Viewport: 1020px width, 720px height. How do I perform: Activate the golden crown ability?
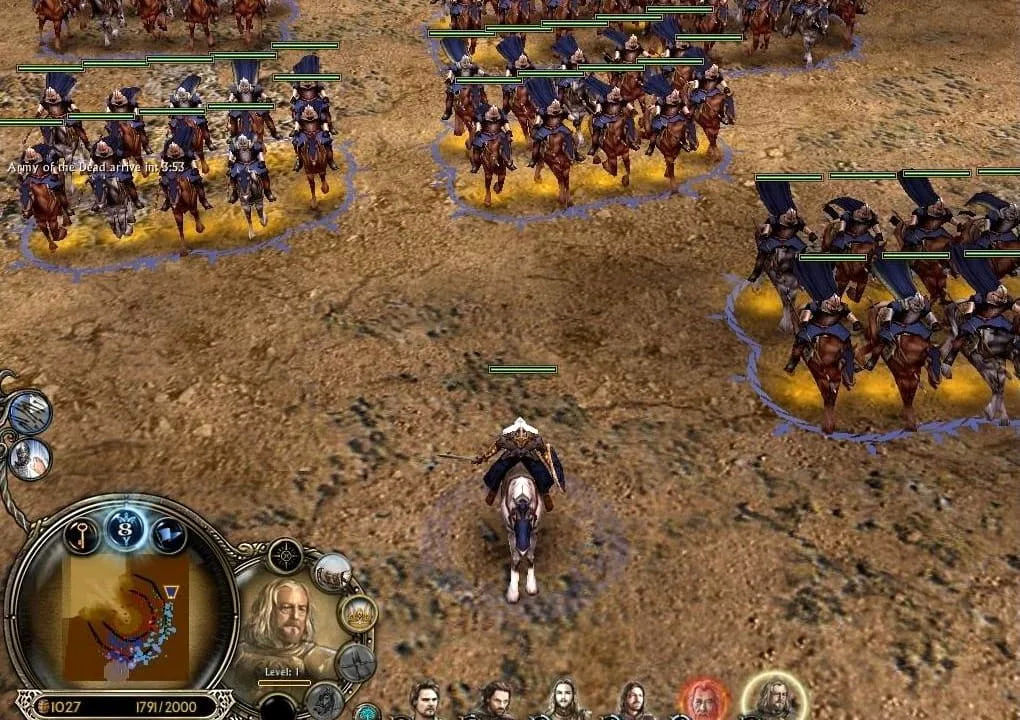click(357, 613)
